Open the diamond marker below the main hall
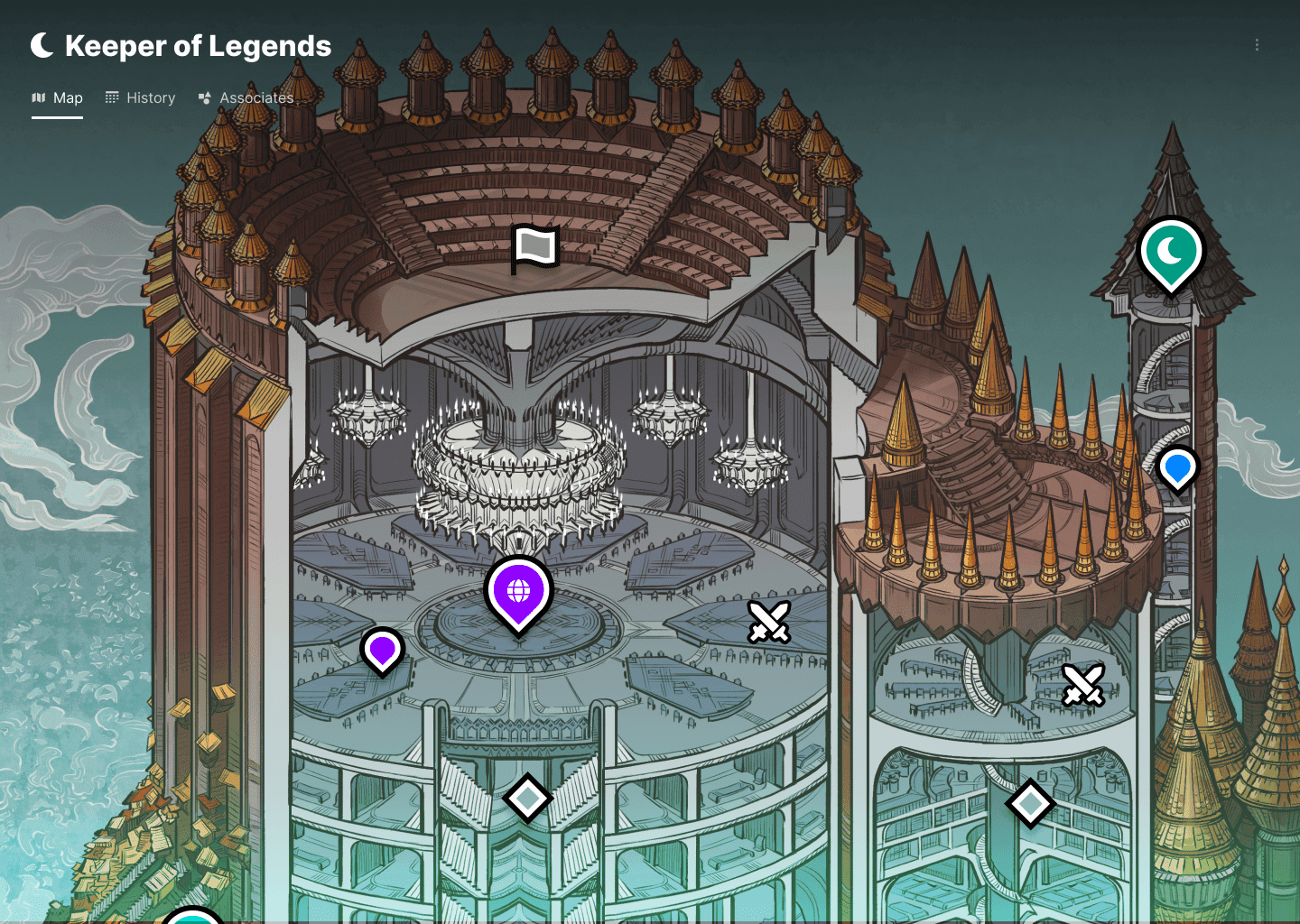 pos(527,798)
